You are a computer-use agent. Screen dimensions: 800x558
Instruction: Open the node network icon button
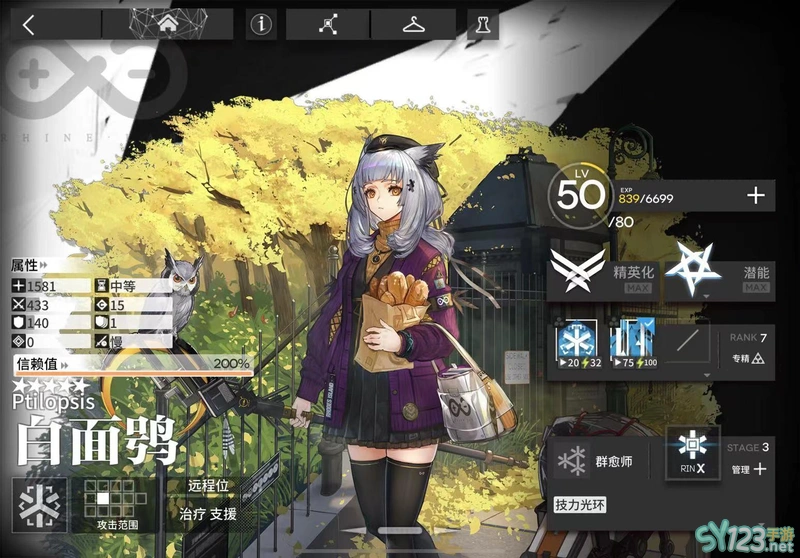pos(328,25)
